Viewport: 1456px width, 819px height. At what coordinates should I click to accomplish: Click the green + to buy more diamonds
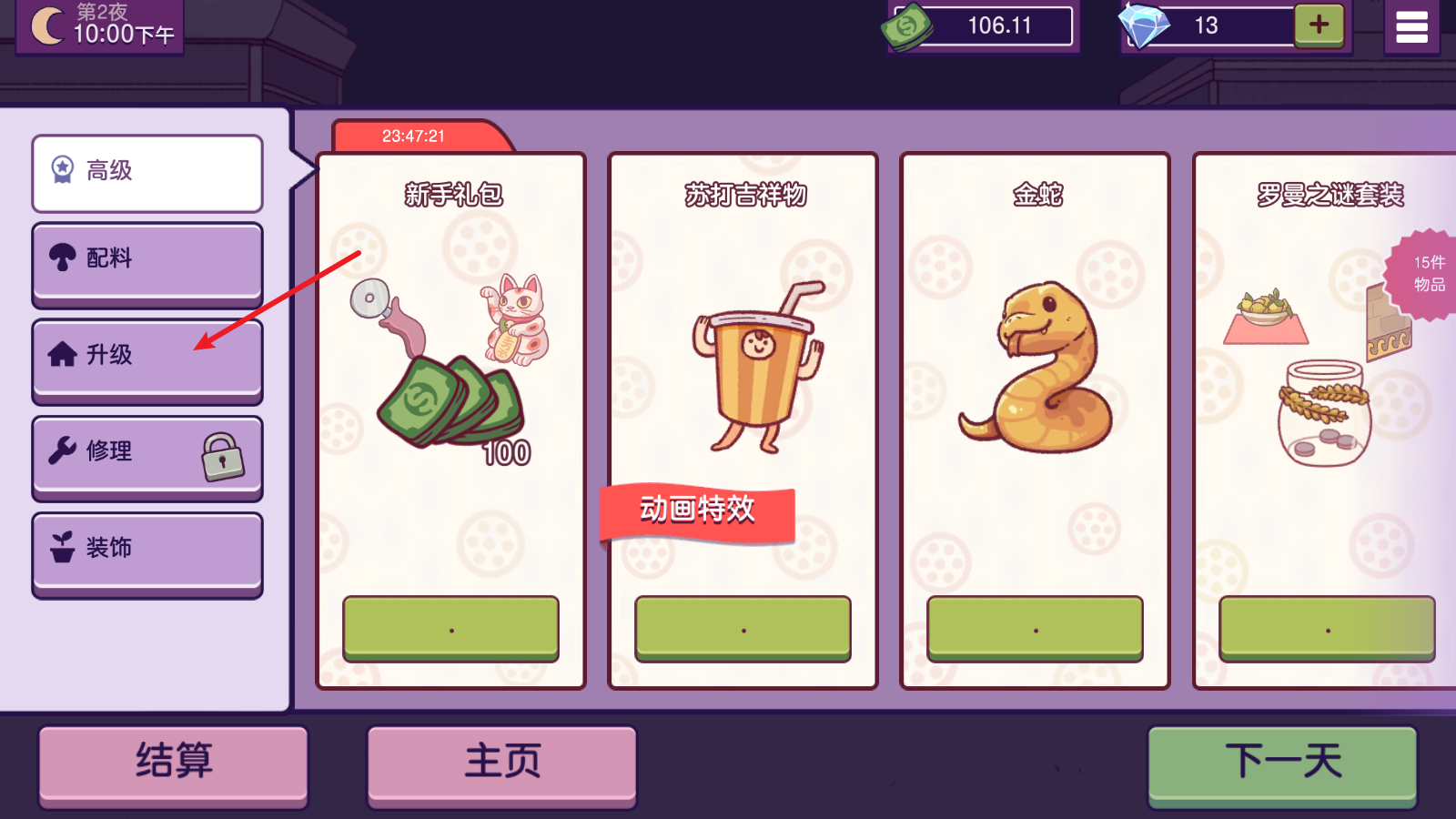coord(1319,25)
